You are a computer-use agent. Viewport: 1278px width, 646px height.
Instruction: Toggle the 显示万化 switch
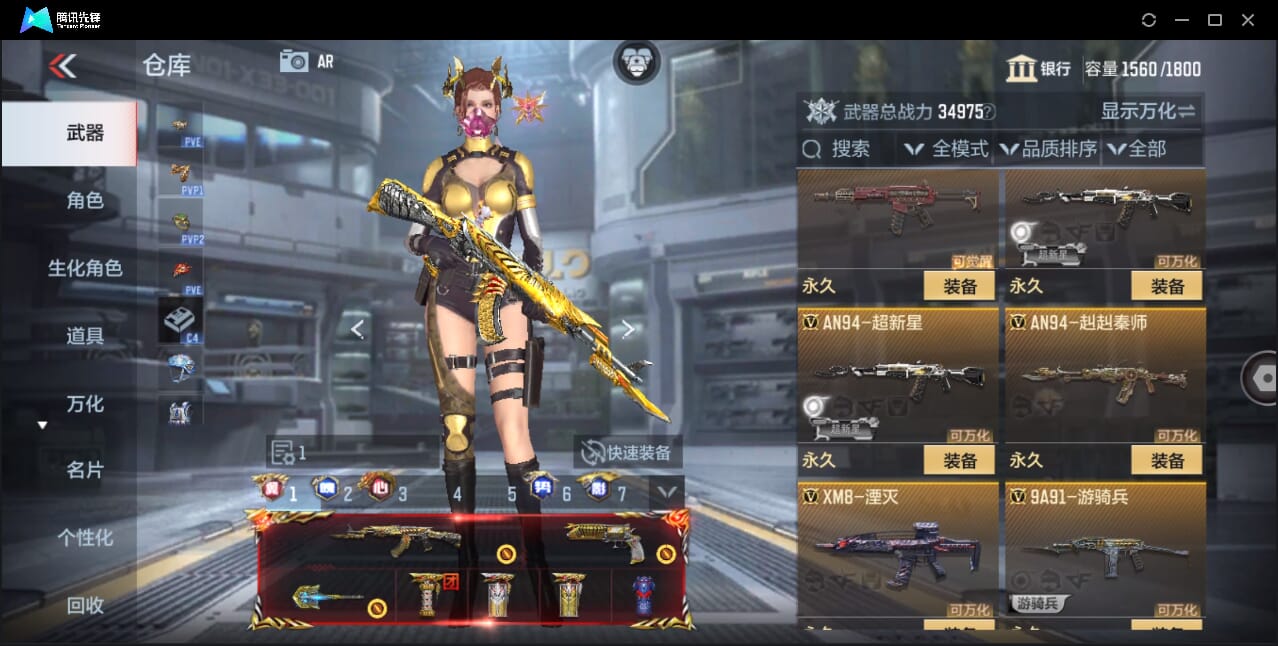point(1149,111)
